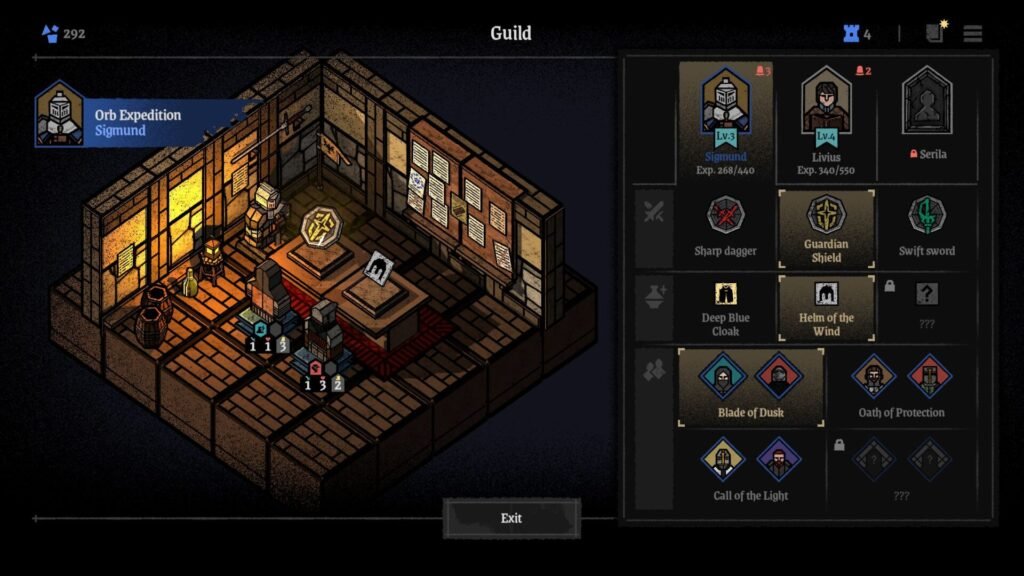Open the journal notes icon

[x=935, y=33]
